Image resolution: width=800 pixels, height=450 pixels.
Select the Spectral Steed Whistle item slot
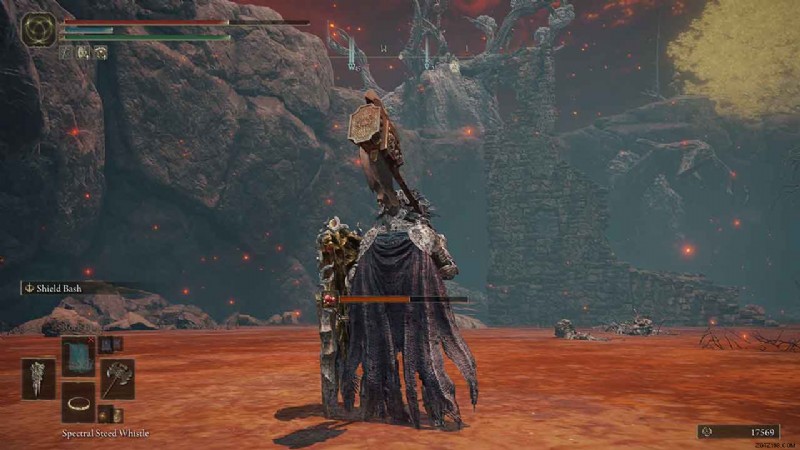[78, 402]
